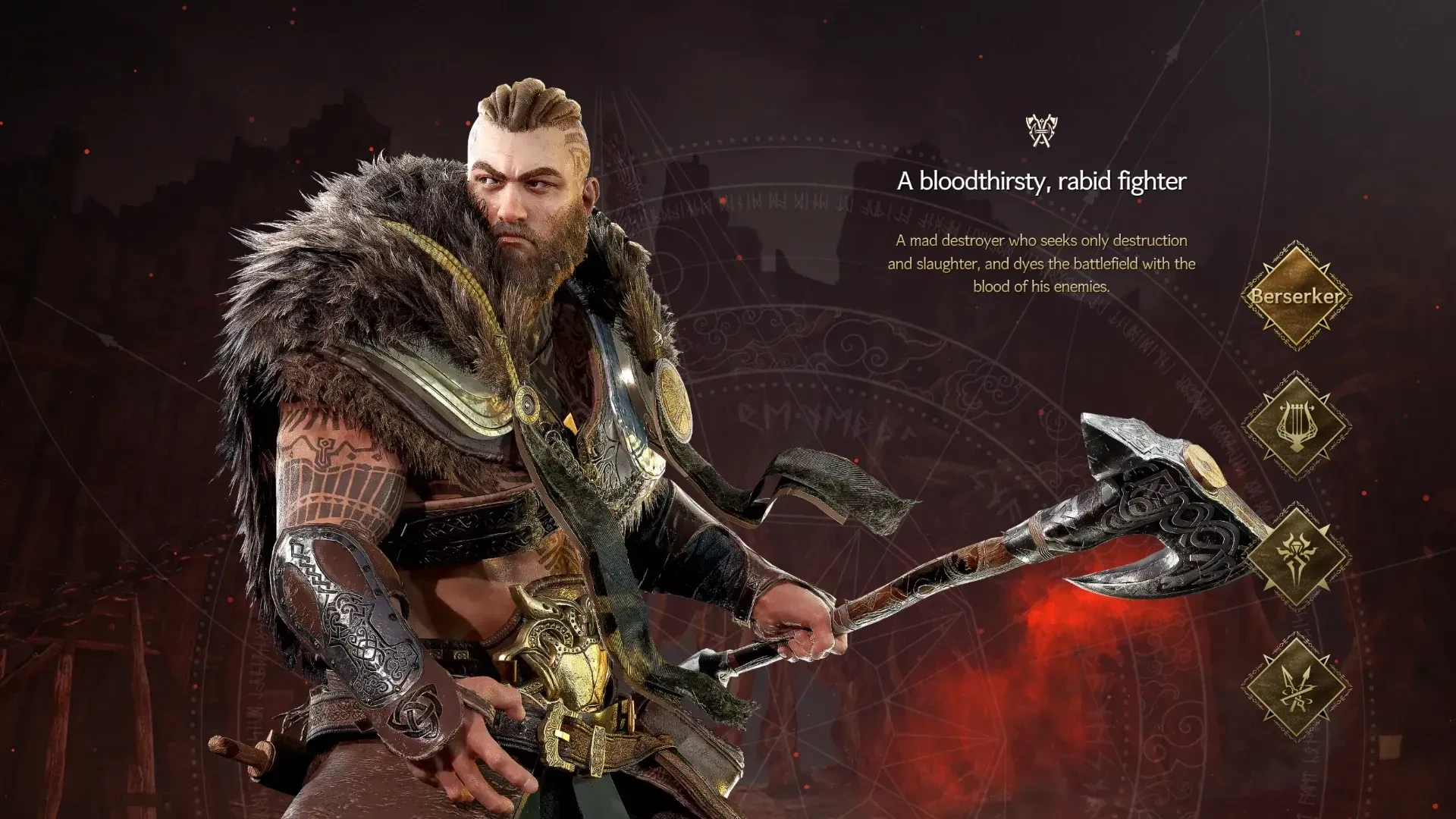Image resolution: width=1456 pixels, height=819 pixels.
Task: Reveal more info under the Berserker emblem
Action: pos(1298,298)
